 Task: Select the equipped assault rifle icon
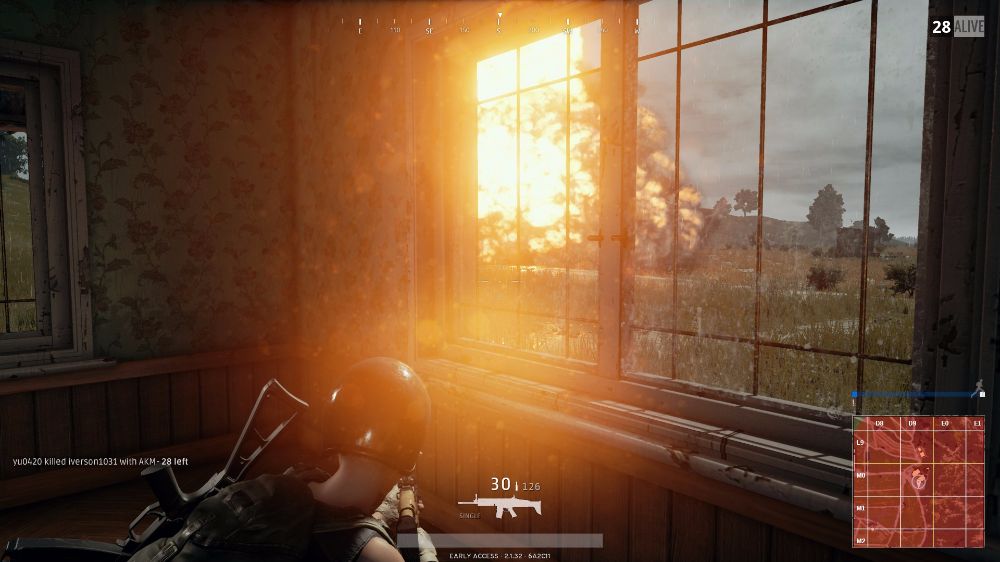coord(499,507)
